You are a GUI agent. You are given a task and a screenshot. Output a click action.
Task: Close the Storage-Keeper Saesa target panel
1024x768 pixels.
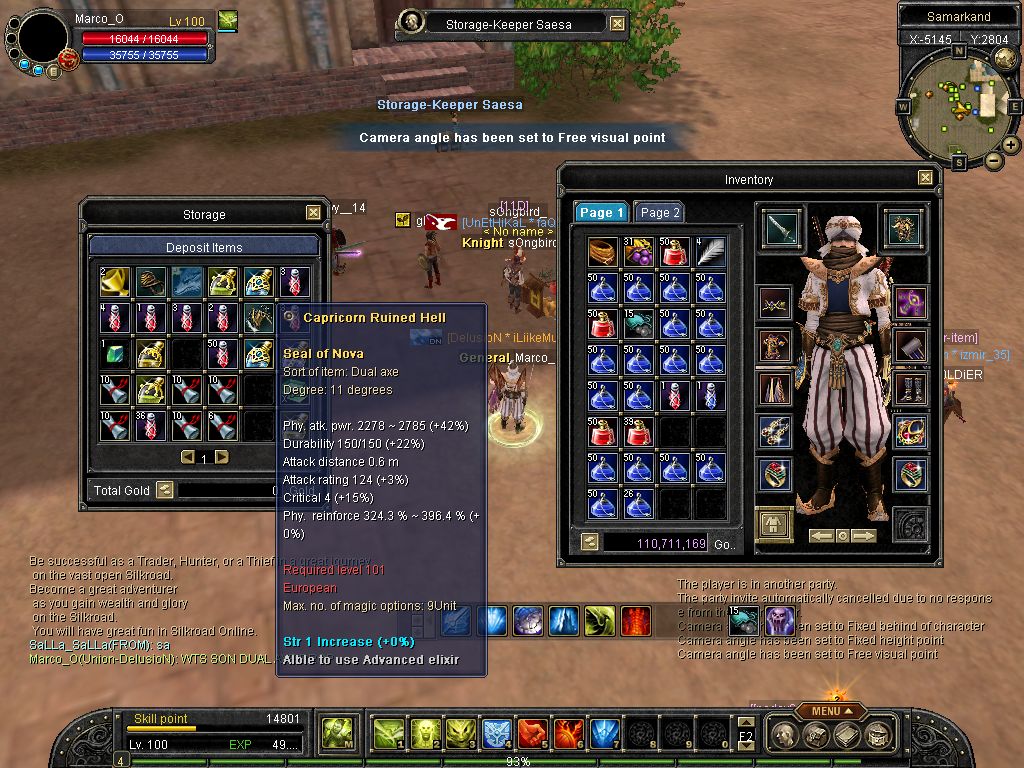(617, 24)
